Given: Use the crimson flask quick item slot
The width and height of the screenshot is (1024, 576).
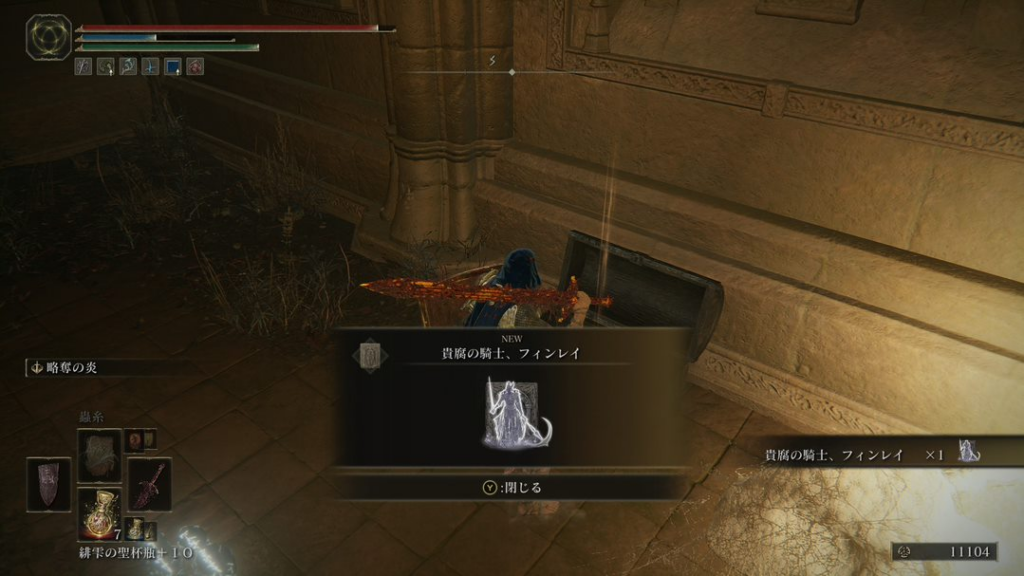Looking at the screenshot, I should click(99, 513).
